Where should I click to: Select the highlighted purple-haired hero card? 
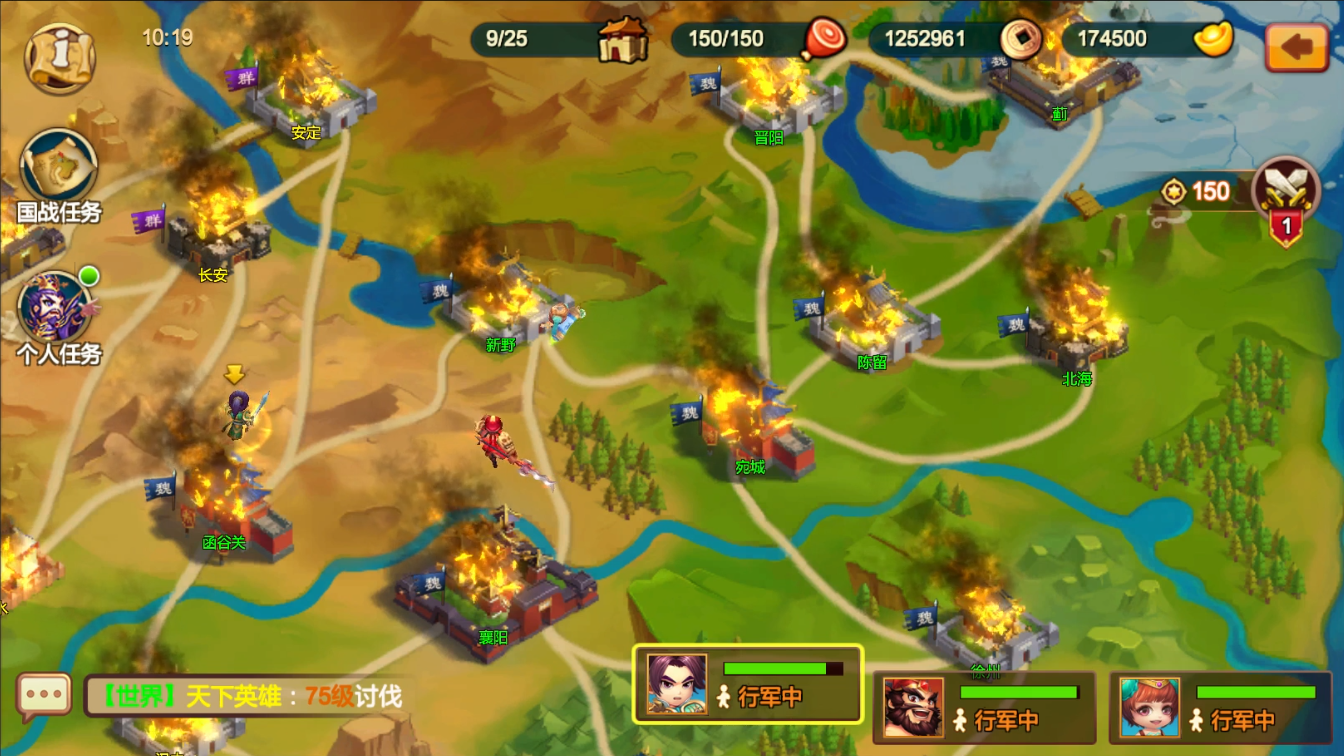tap(747, 684)
